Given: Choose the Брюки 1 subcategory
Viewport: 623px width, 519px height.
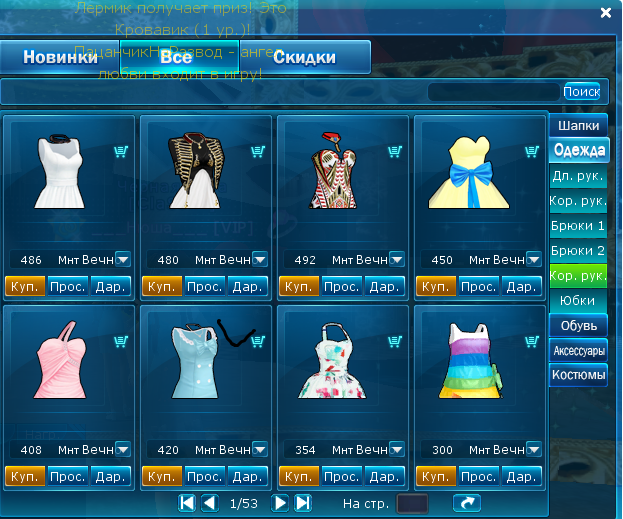Looking at the screenshot, I should click(579, 226).
